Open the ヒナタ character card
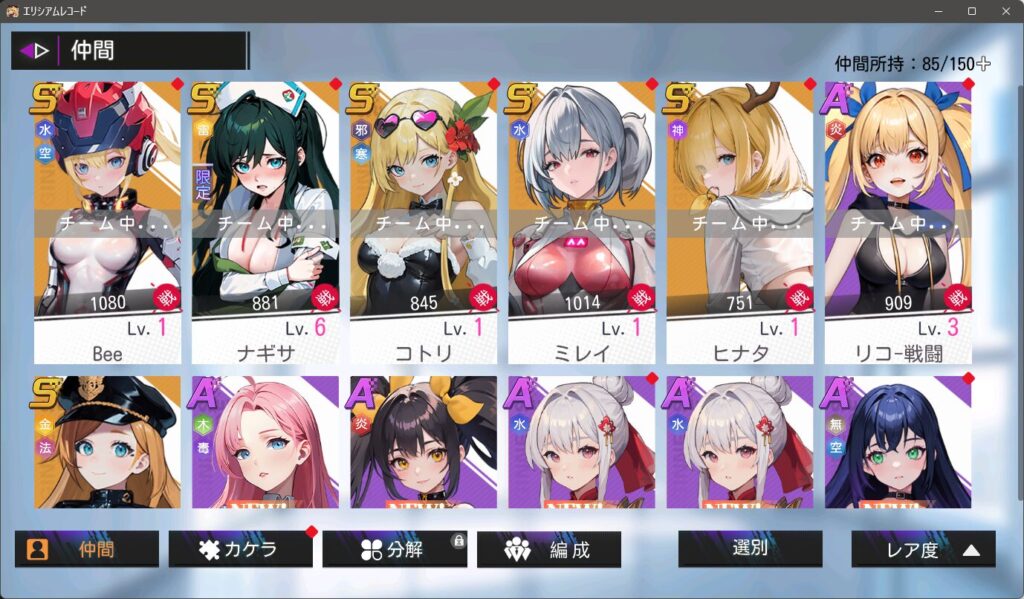The width and height of the screenshot is (1024, 599). (739, 222)
